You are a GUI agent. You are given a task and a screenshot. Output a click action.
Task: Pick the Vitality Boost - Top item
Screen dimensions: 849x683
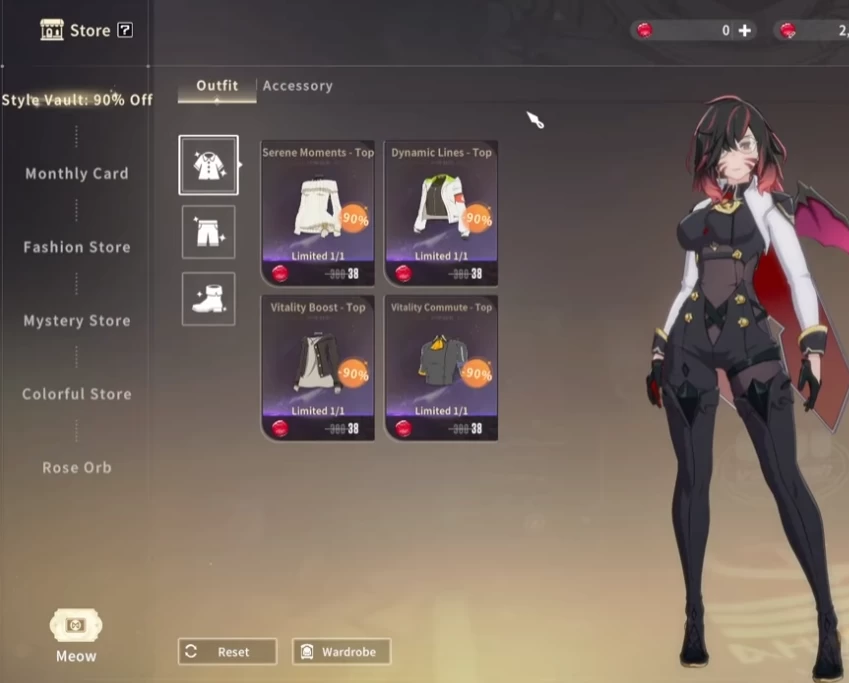tap(318, 367)
